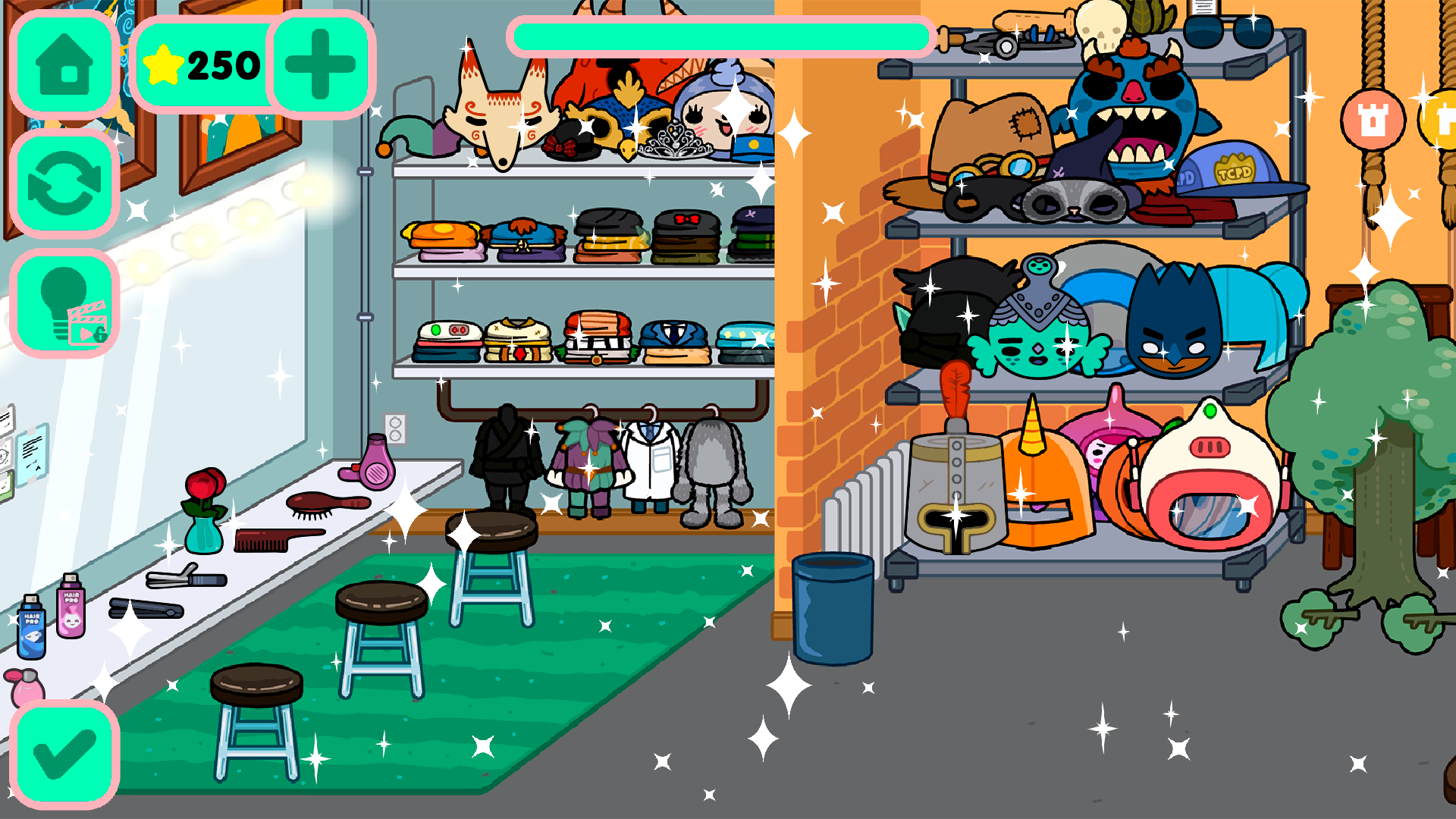Pick up the purple jester hat

pos(419,136)
